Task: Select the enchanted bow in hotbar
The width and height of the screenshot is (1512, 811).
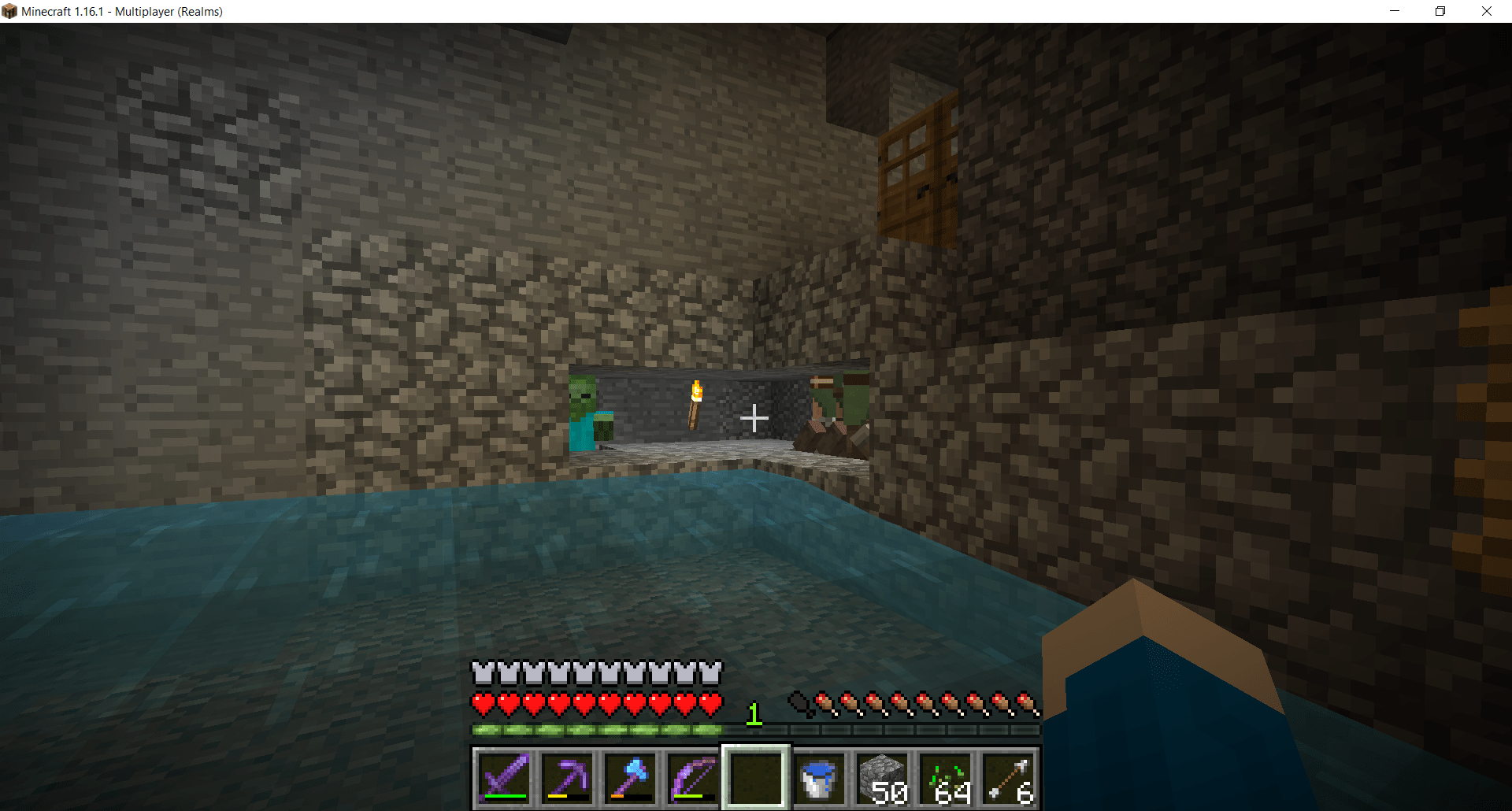Action: 692,779
